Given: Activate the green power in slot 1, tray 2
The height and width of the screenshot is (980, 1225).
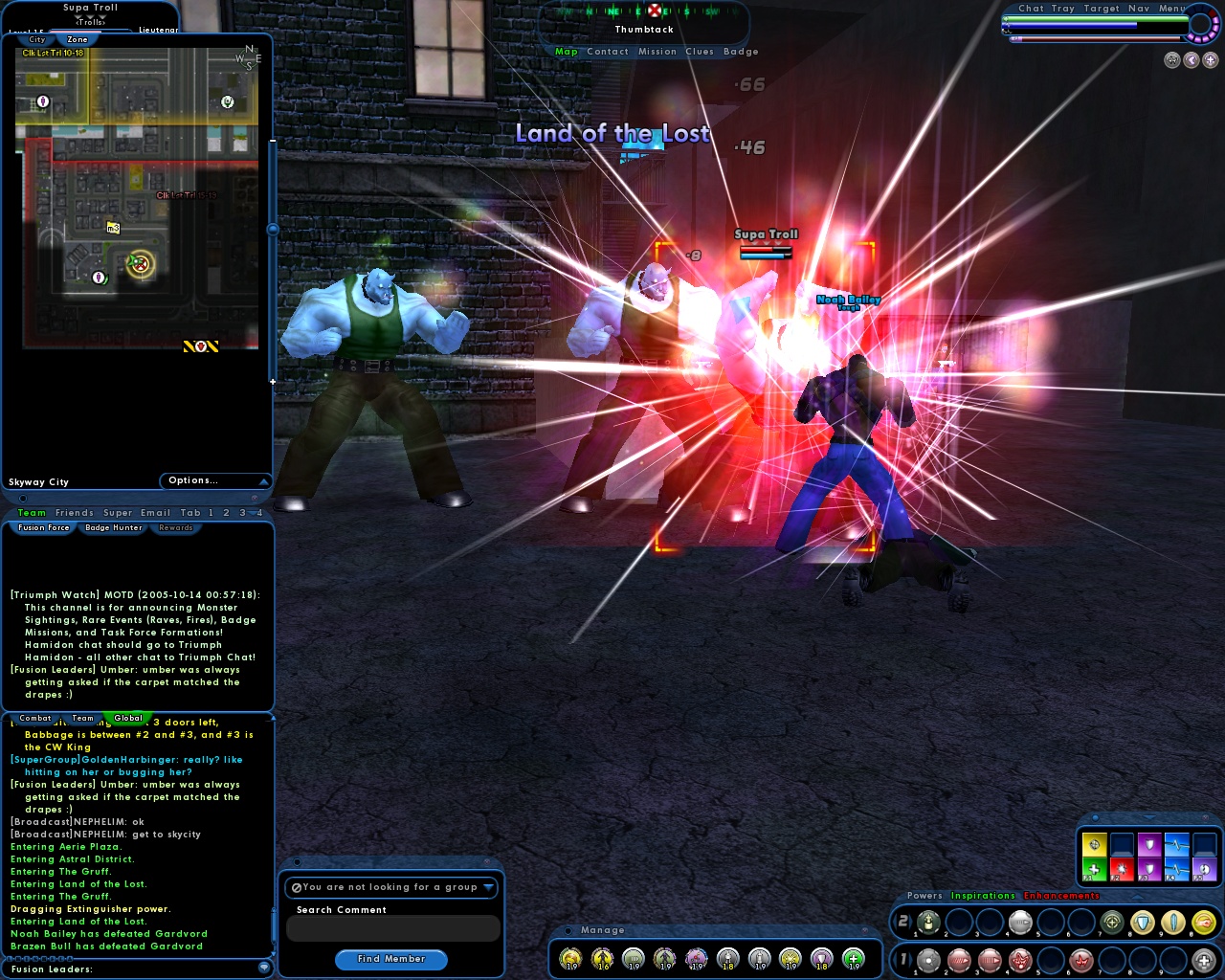Looking at the screenshot, I should click(x=928, y=923).
